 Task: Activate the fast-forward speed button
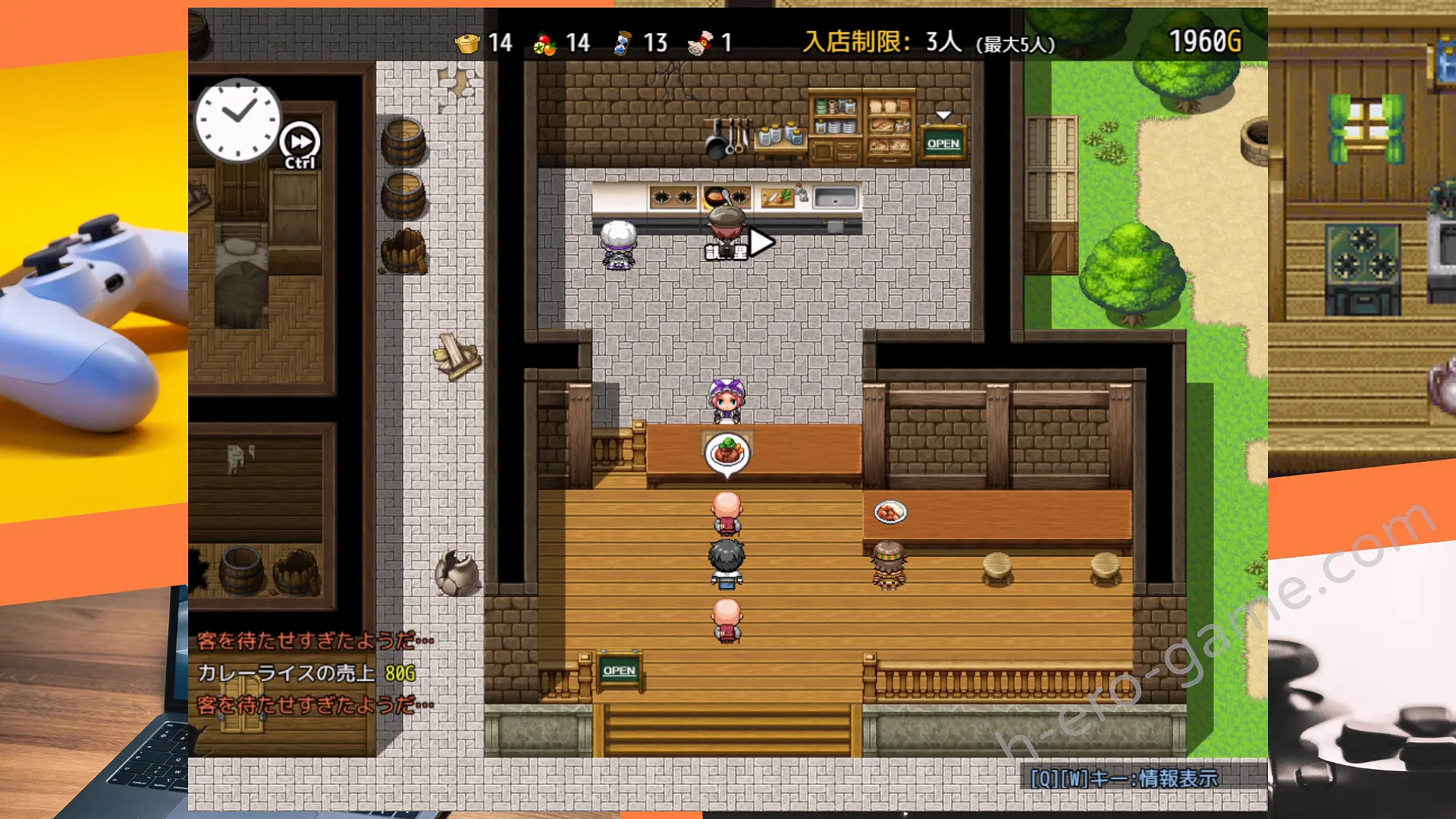pos(300,142)
